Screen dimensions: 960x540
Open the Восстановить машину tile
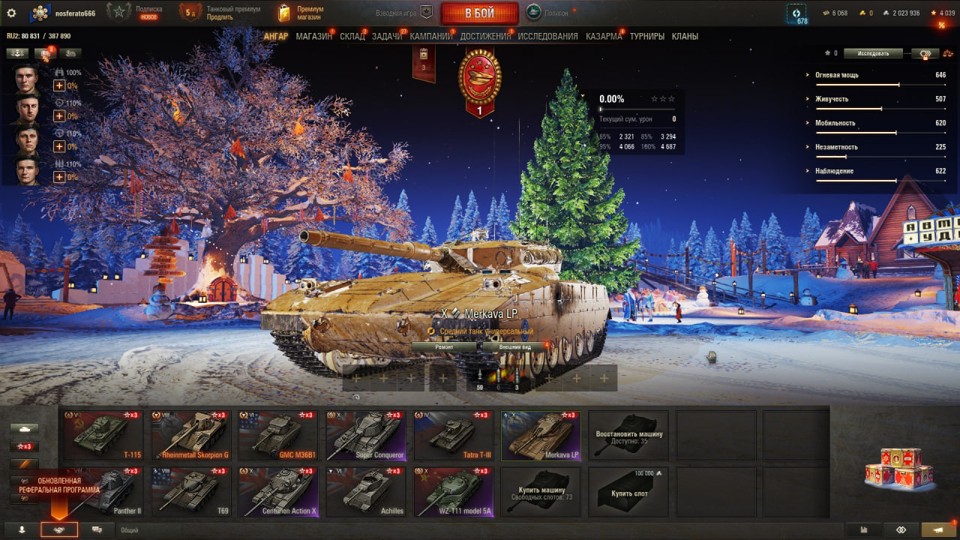(628, 435)
